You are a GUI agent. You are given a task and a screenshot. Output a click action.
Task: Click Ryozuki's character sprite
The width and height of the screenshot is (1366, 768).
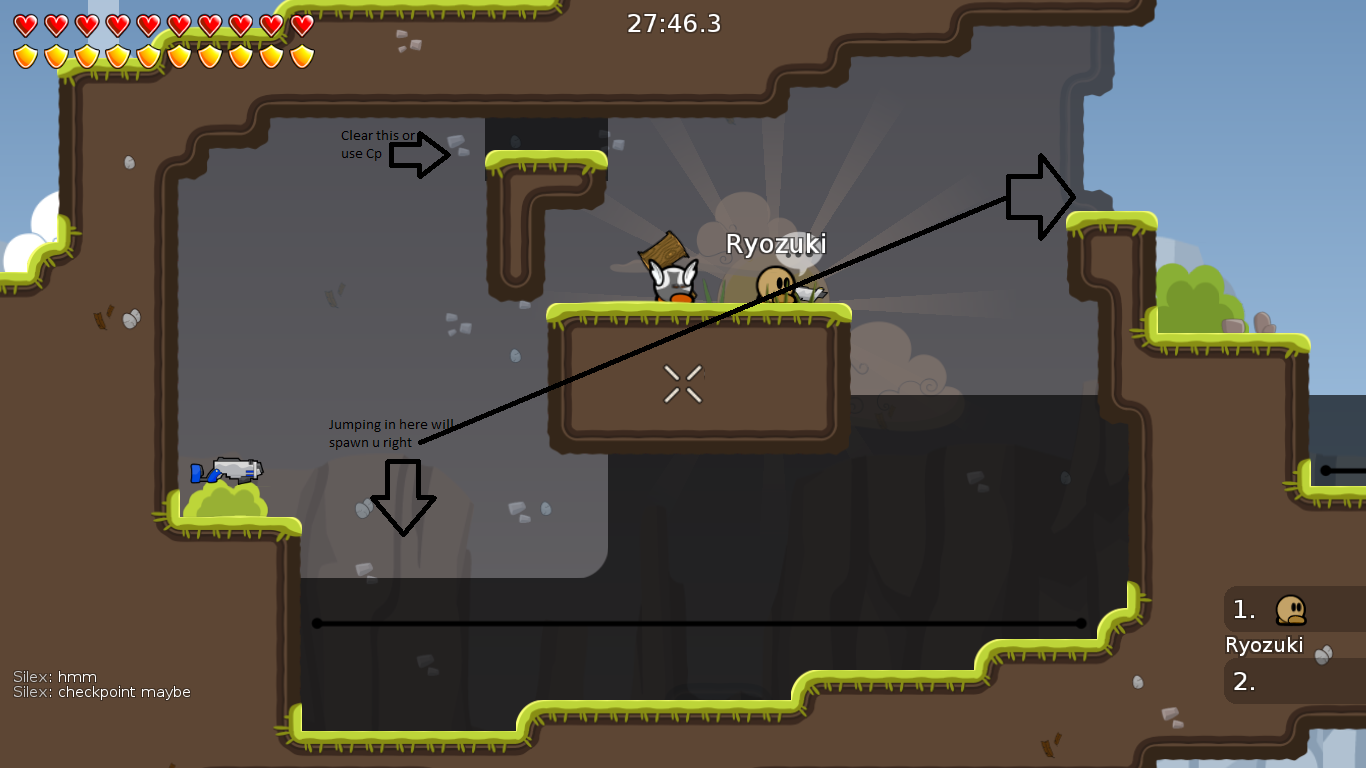click(x=778, y=282)
